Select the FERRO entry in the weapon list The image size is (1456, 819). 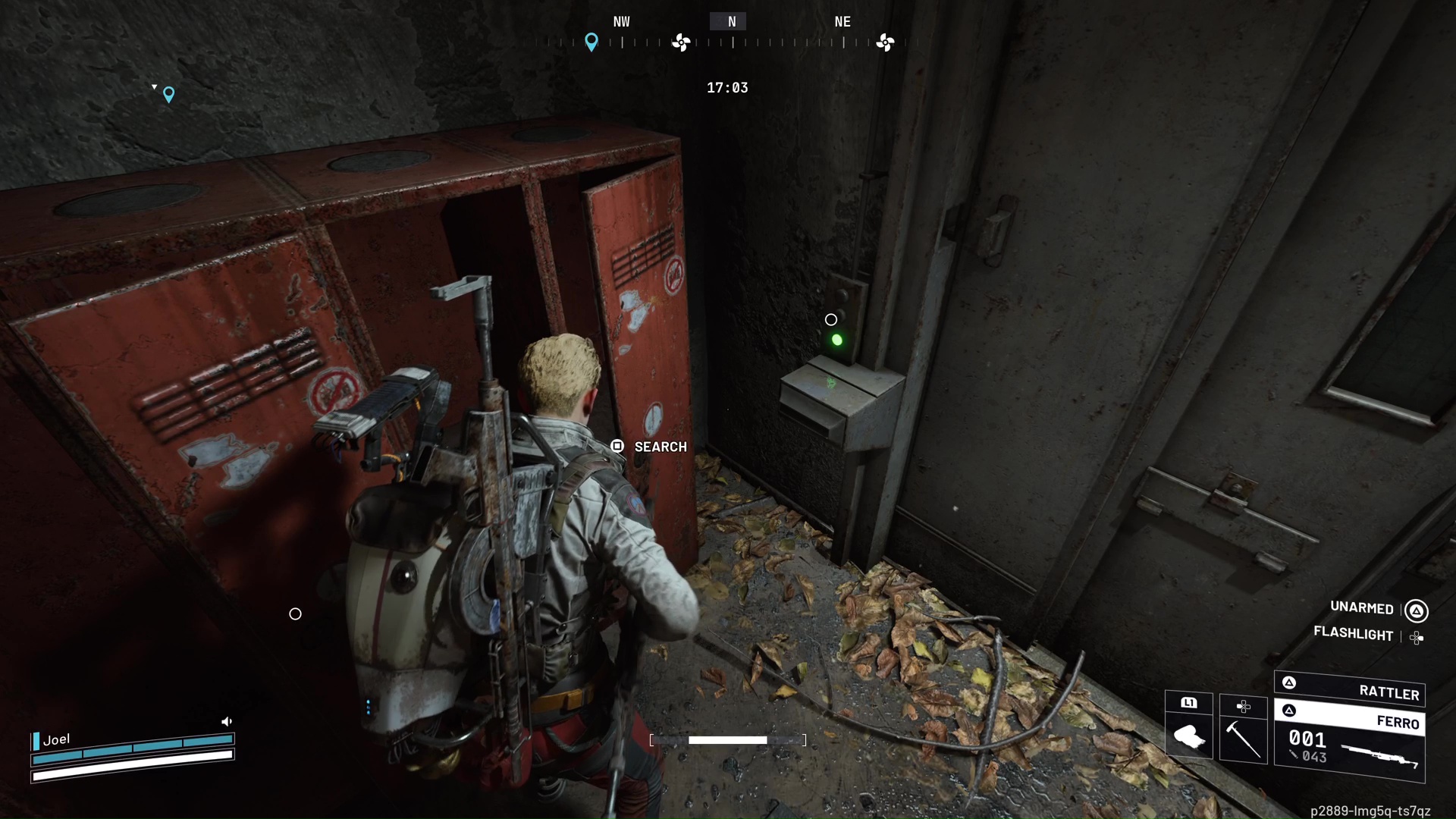pyautogui.click(x=1401, y=723)
